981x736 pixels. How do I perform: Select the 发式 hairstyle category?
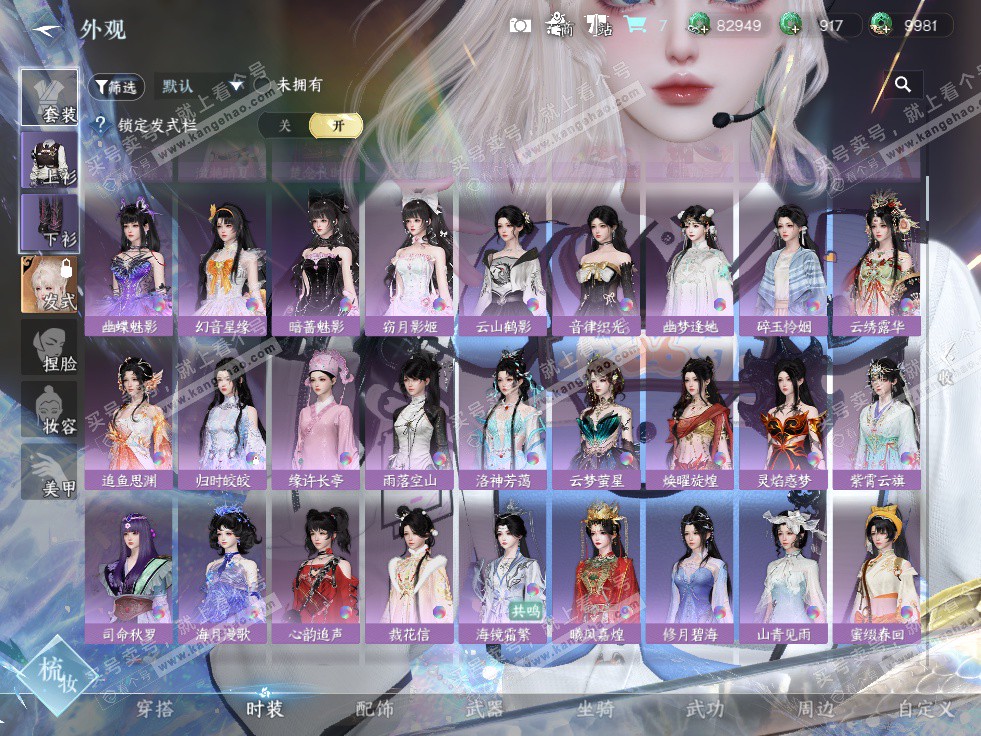click(x=49, y=284)
